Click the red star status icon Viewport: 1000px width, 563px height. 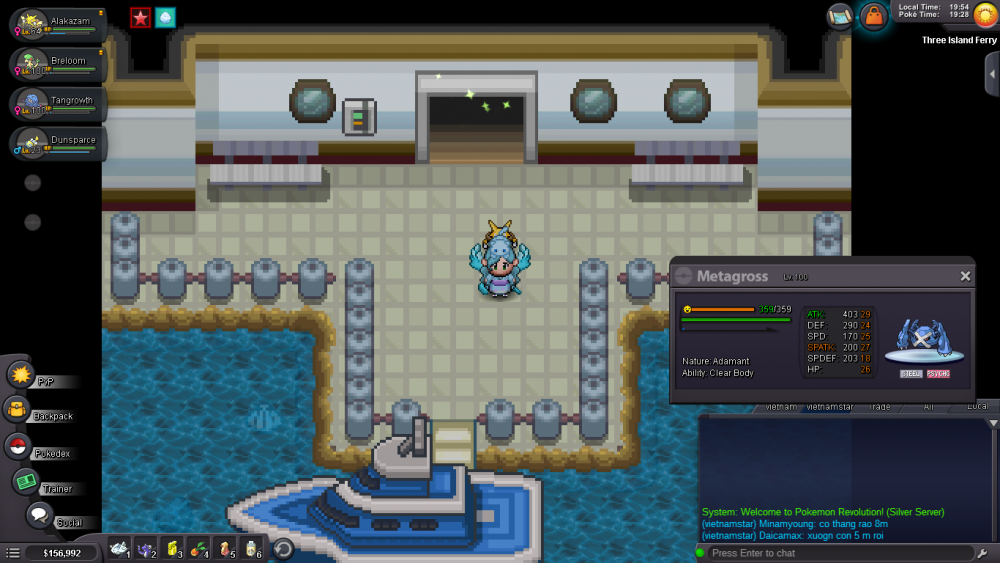click(140, 17)
